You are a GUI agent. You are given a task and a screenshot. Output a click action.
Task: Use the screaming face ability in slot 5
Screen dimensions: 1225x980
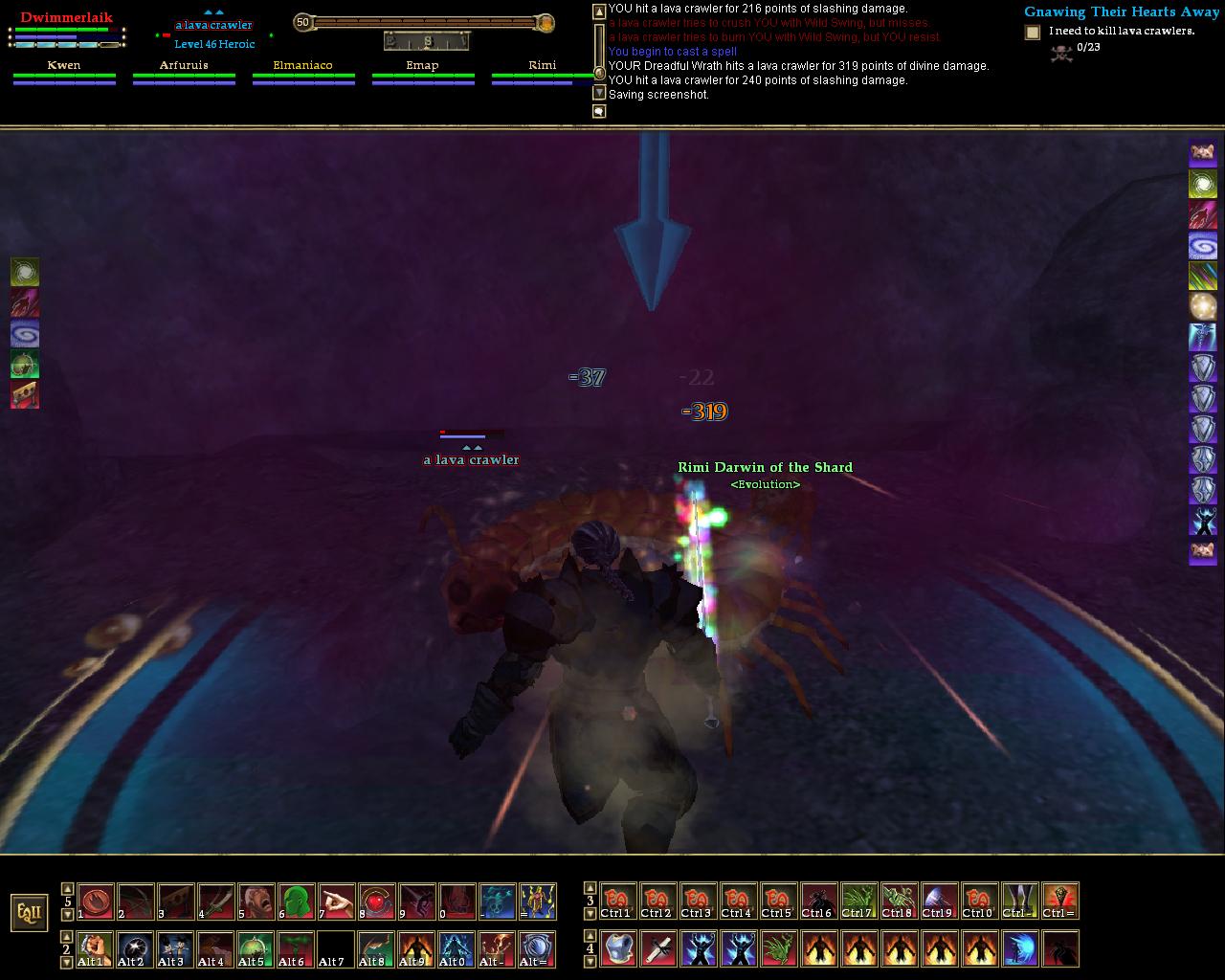pyautogui.click(x=256, y=902)
